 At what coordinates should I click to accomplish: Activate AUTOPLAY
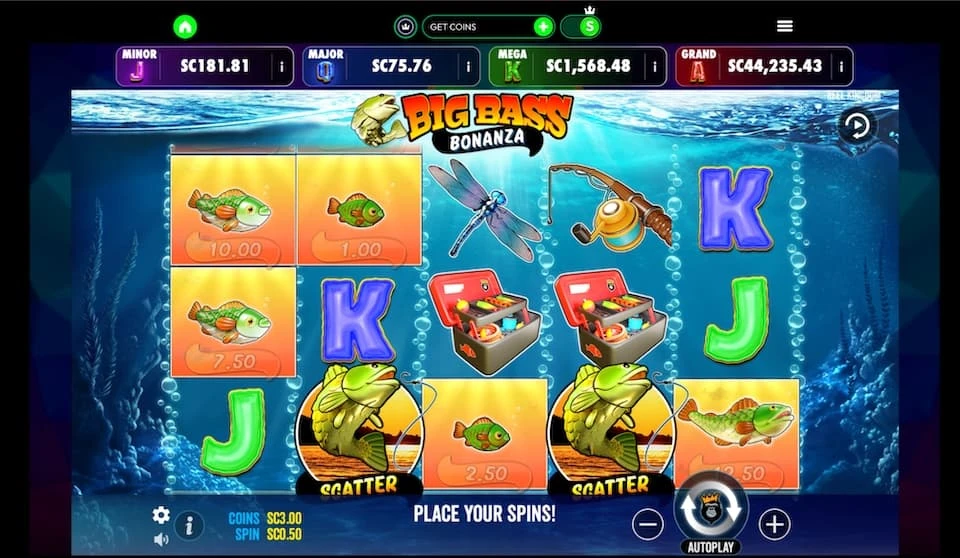click(x=711, y=547)
